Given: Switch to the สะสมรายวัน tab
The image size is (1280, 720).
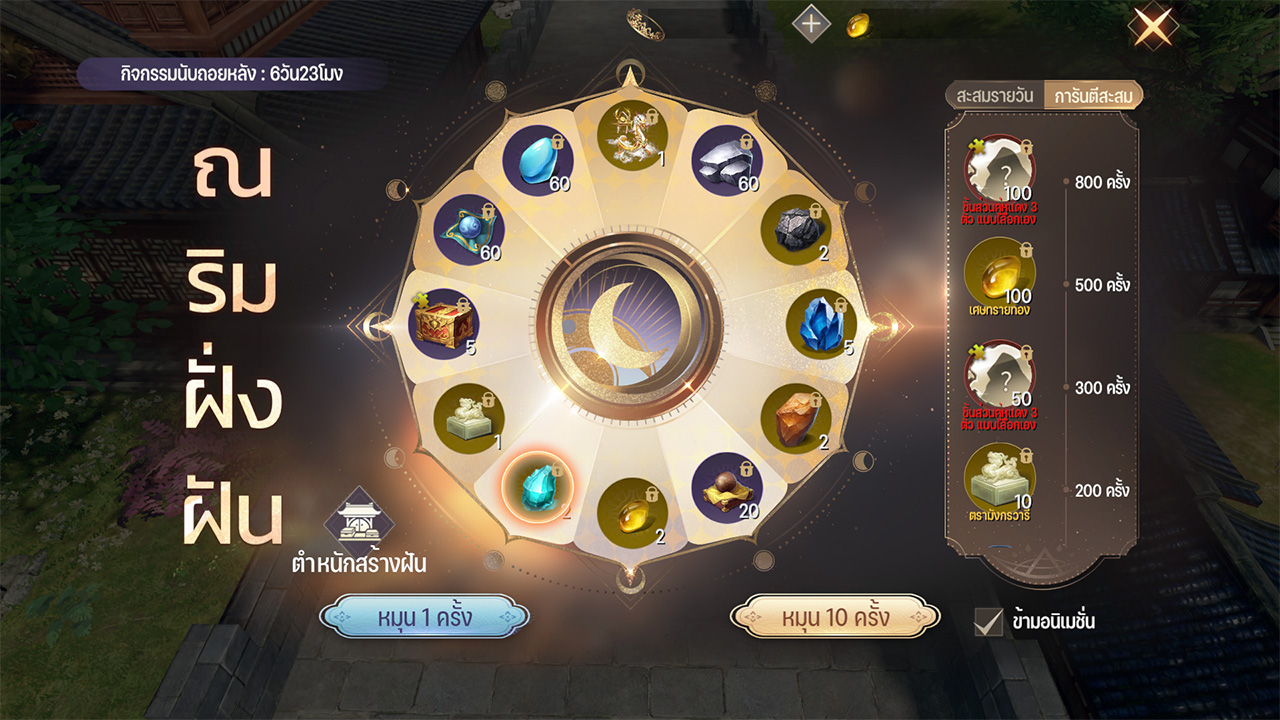Looking at the screenshot, I should pos(996,96).
